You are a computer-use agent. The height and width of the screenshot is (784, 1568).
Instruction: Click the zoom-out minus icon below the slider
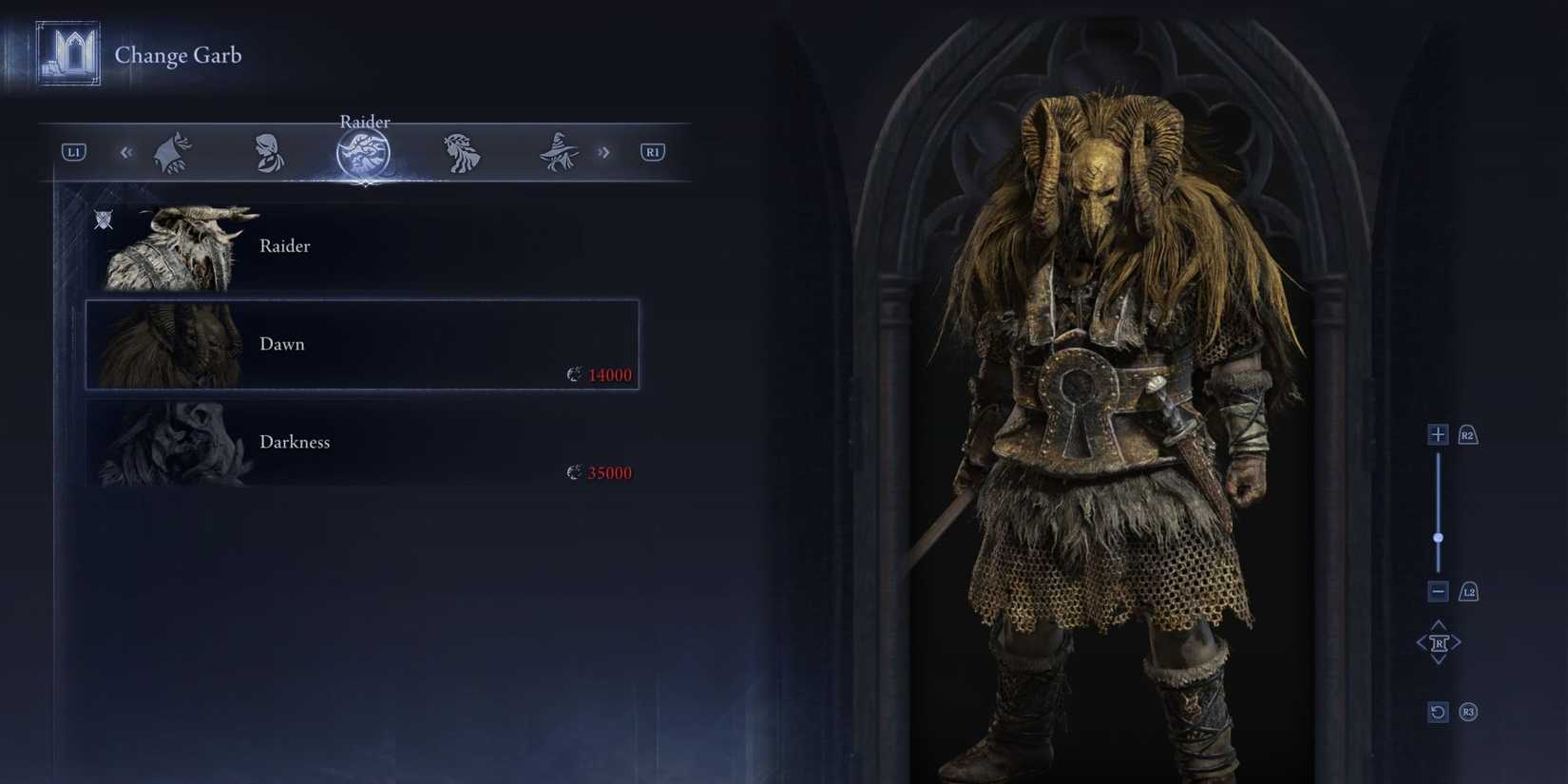tap(1438, 590)
